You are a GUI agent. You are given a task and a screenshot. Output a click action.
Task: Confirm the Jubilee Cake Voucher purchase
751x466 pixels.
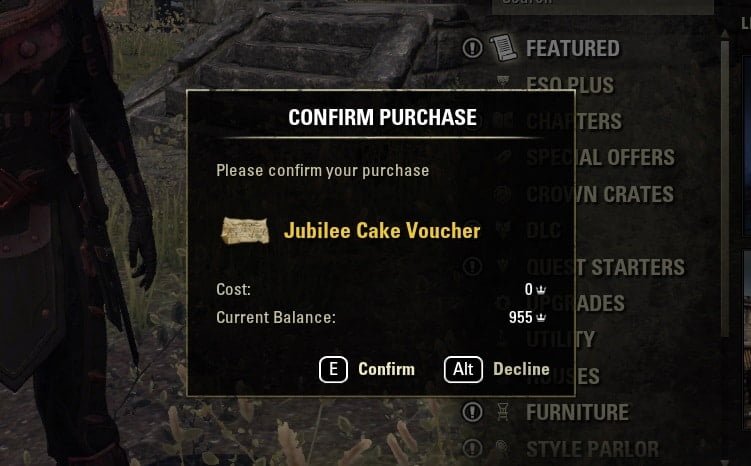pos(367,369)
